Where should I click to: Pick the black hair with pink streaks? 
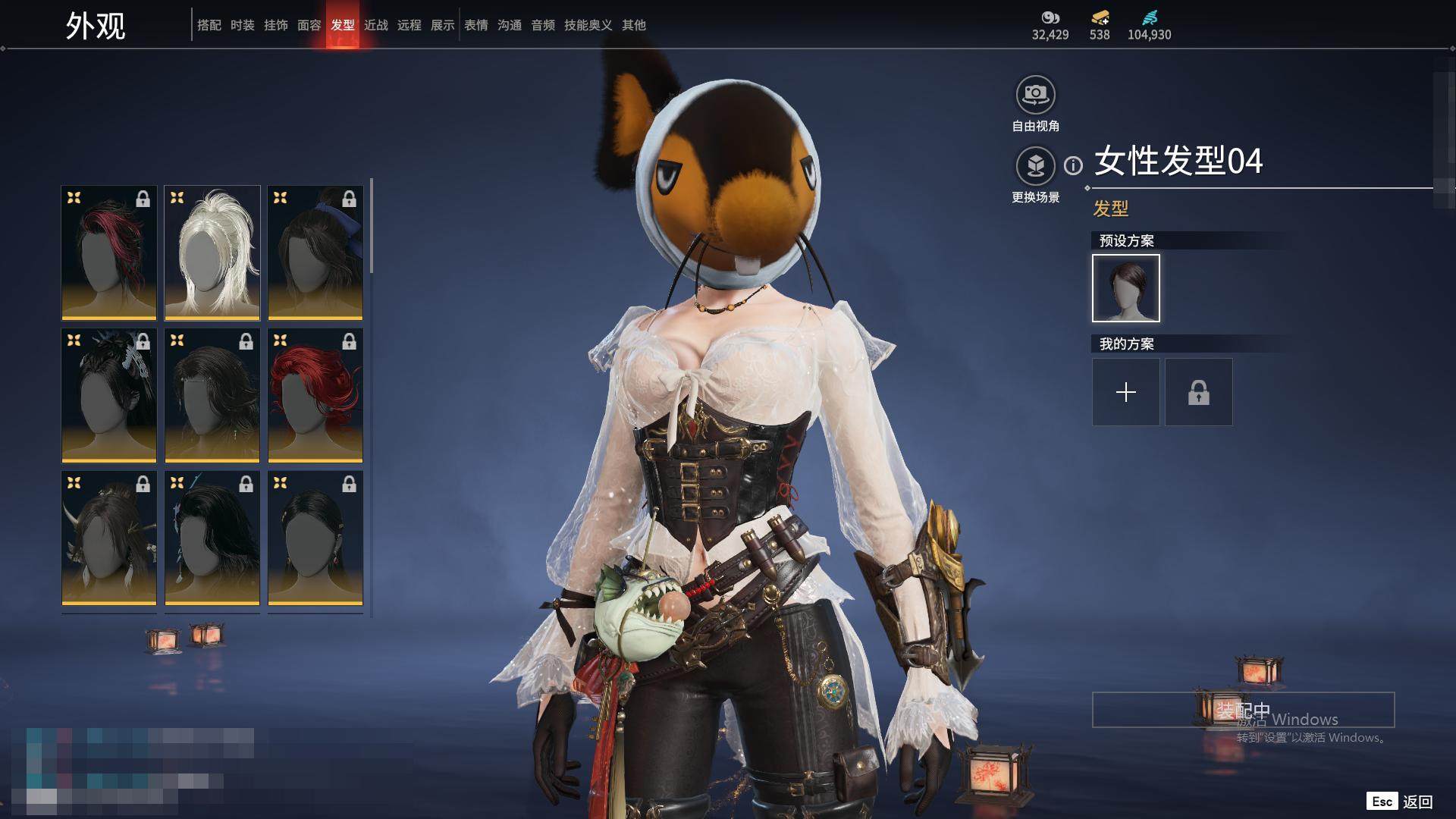coord(109,253)
